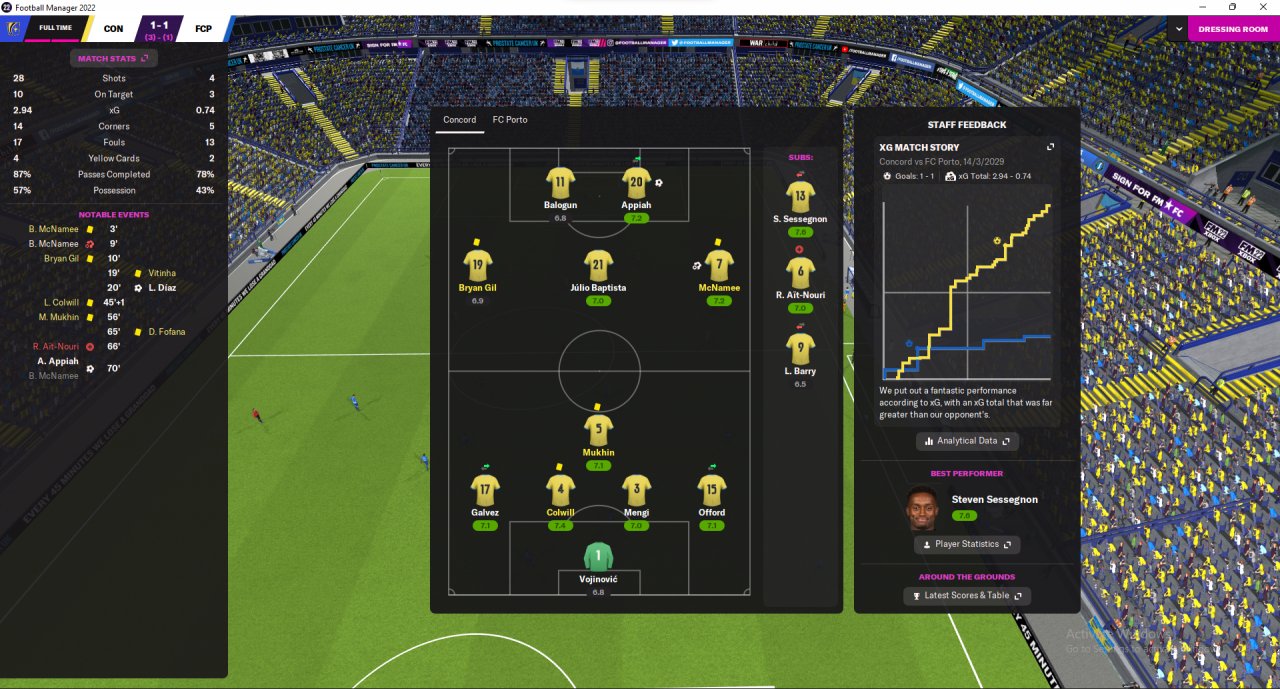Select defender Colwill on the lineup
Image resolution: width=1280 pixels, height=689 pixels.
560,490
